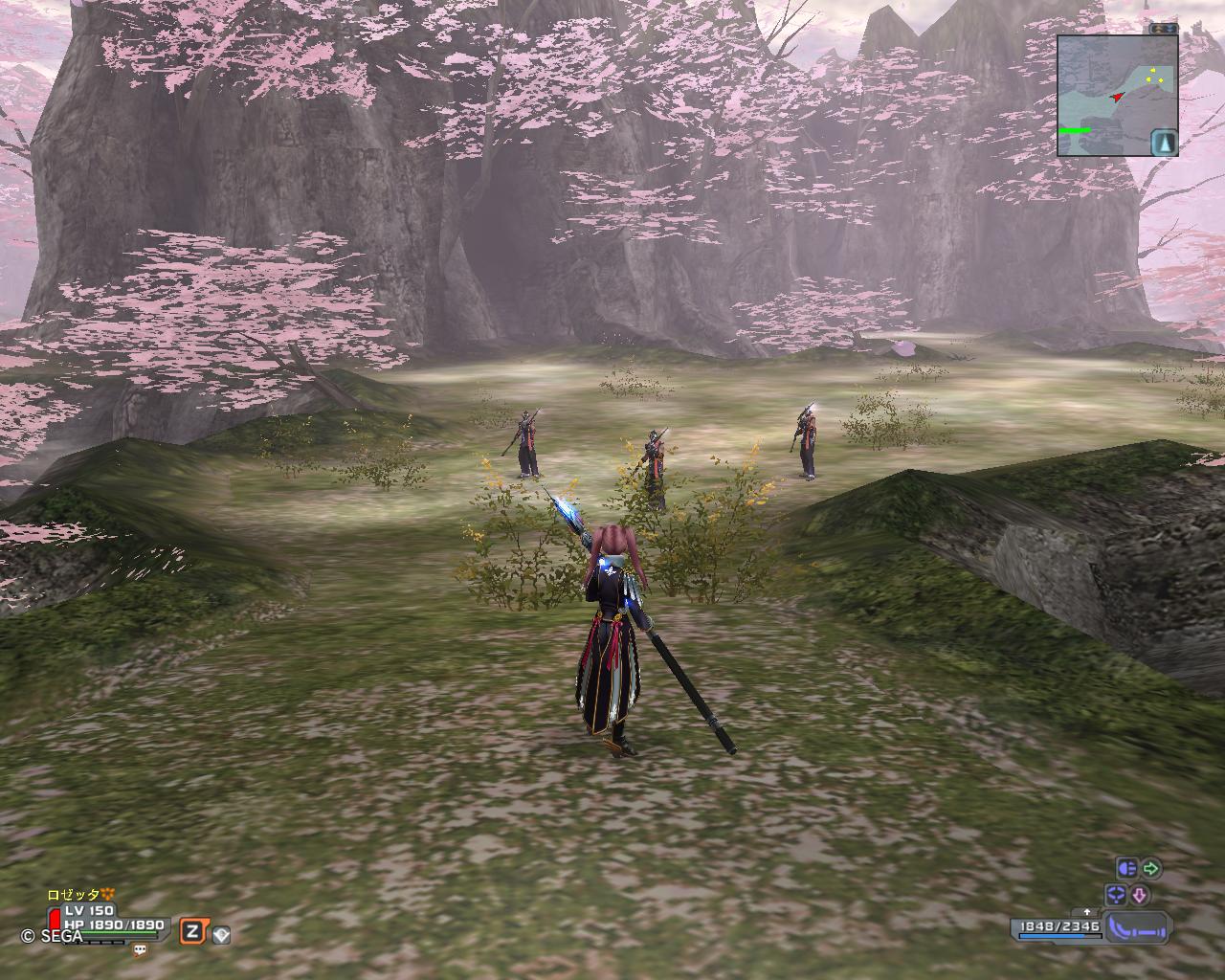This screenshot has height=980, width=1225.
Task: Click the green right-arrow action icon
Action: (1151, 869)
